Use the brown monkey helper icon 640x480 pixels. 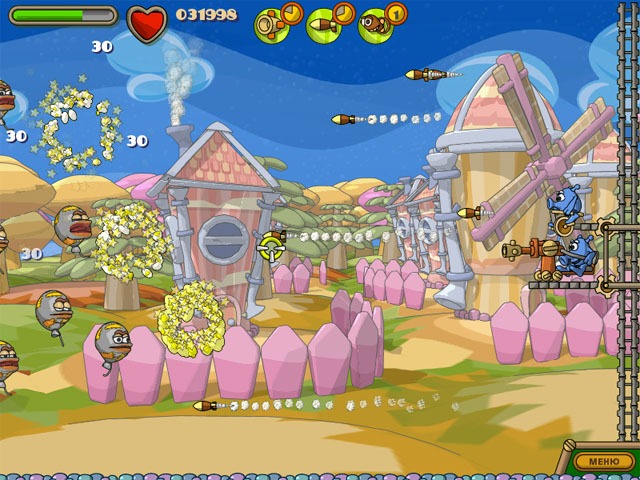tap(376, 24)
